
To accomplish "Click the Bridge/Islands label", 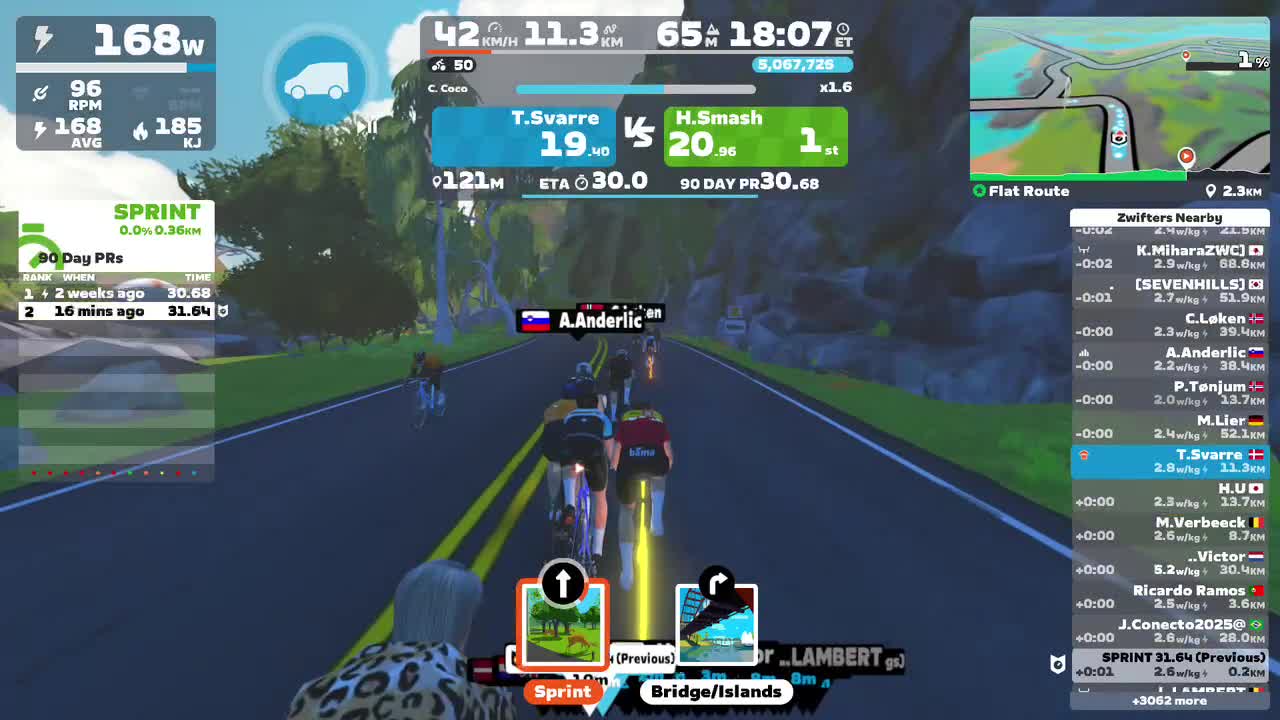I will point(716,691).
